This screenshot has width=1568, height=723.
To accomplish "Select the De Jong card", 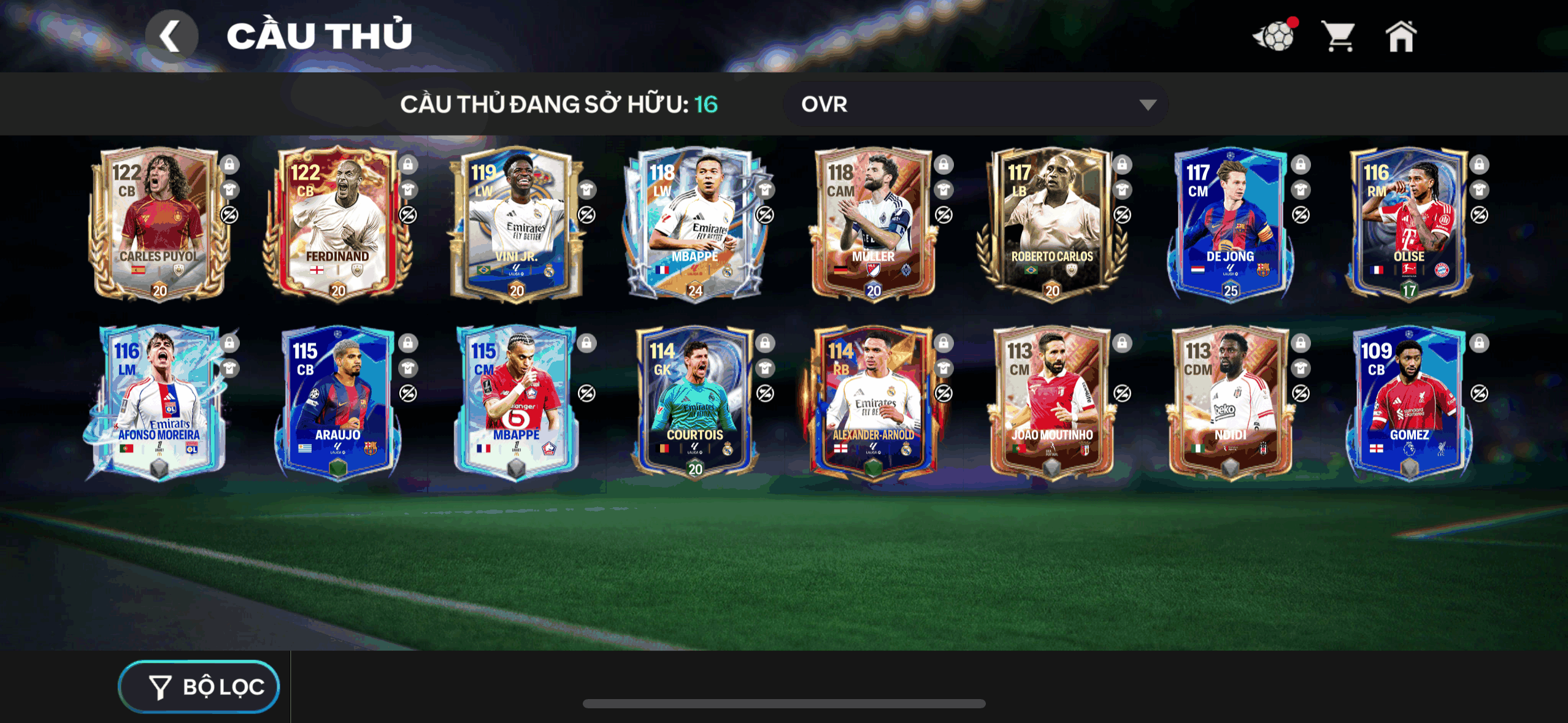I will point(1230,225).
